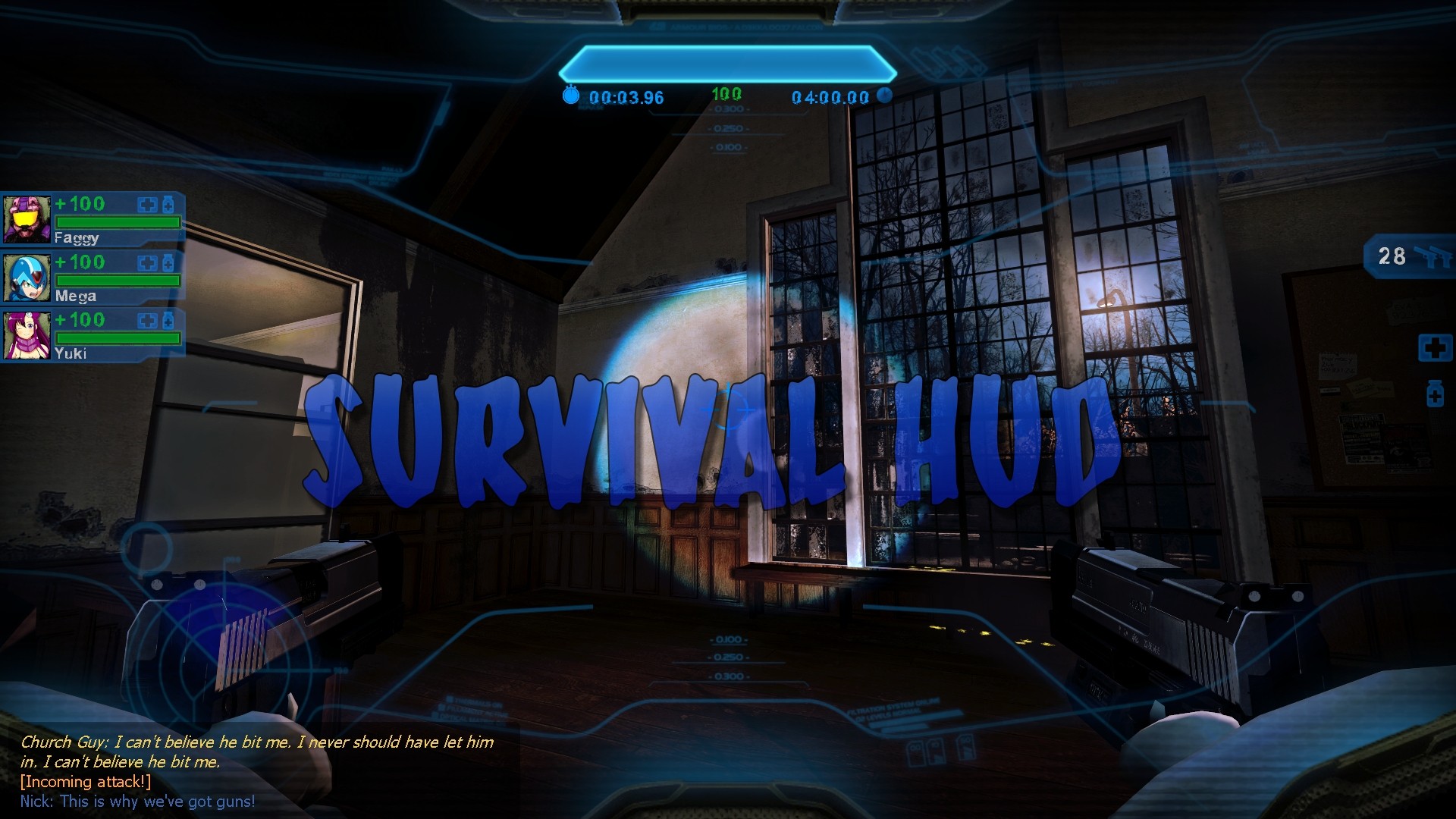
Task: Select the first aid kit icon beside Faggy's health
Action: coord(146,204)
